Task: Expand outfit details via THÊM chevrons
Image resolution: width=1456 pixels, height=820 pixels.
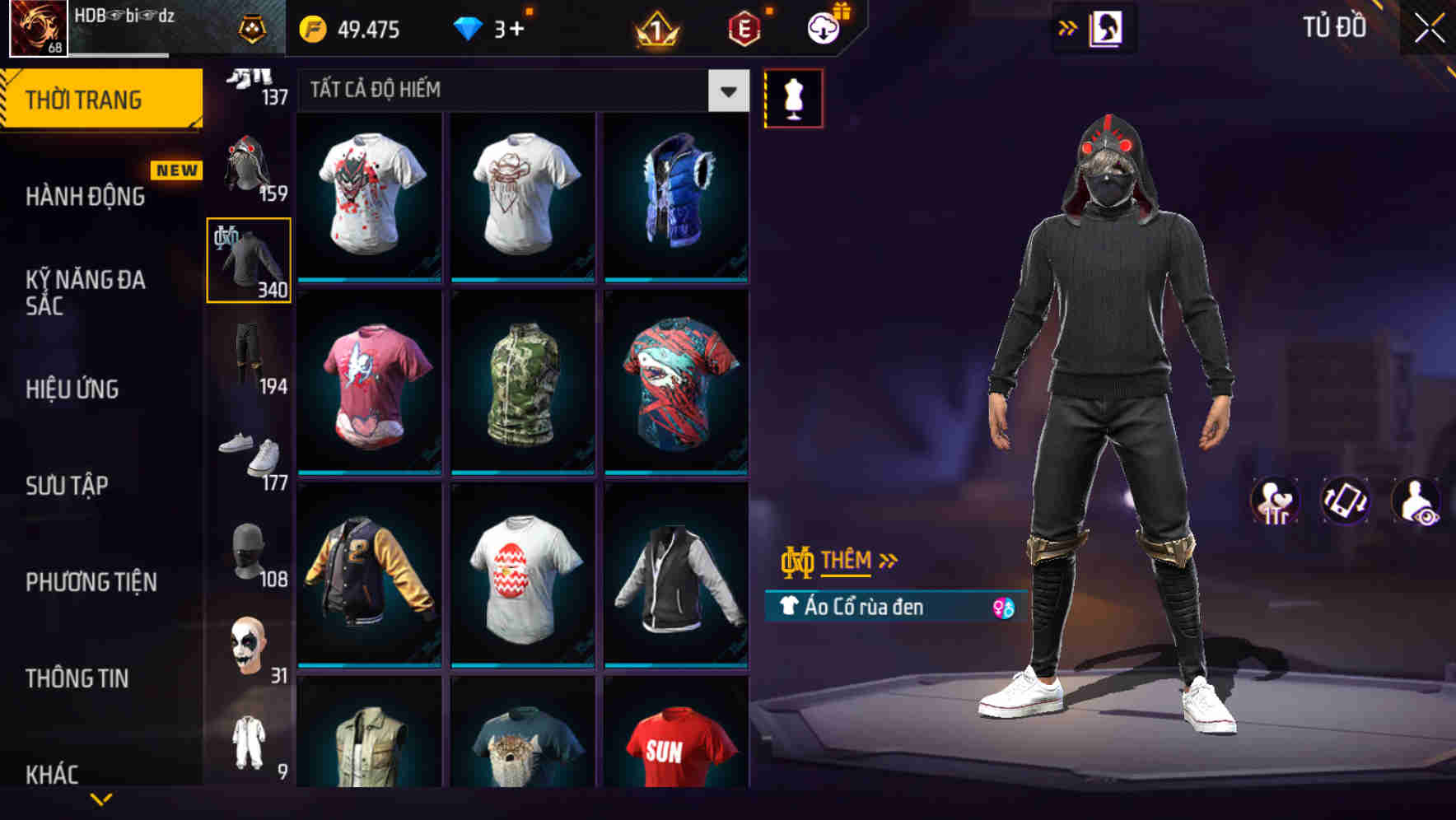Action: pos(888,561)
